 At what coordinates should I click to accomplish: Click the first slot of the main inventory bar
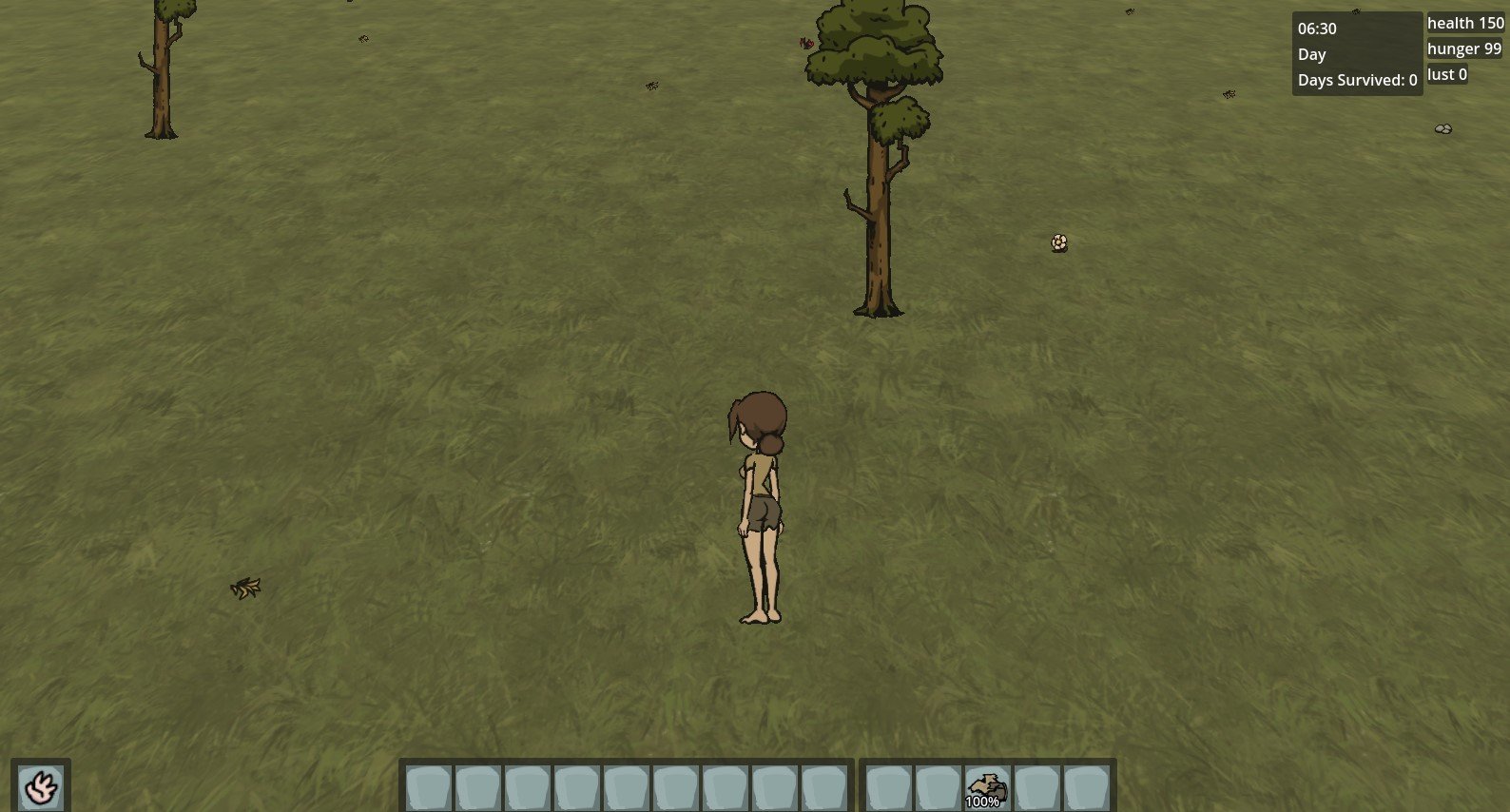point(428,785)
